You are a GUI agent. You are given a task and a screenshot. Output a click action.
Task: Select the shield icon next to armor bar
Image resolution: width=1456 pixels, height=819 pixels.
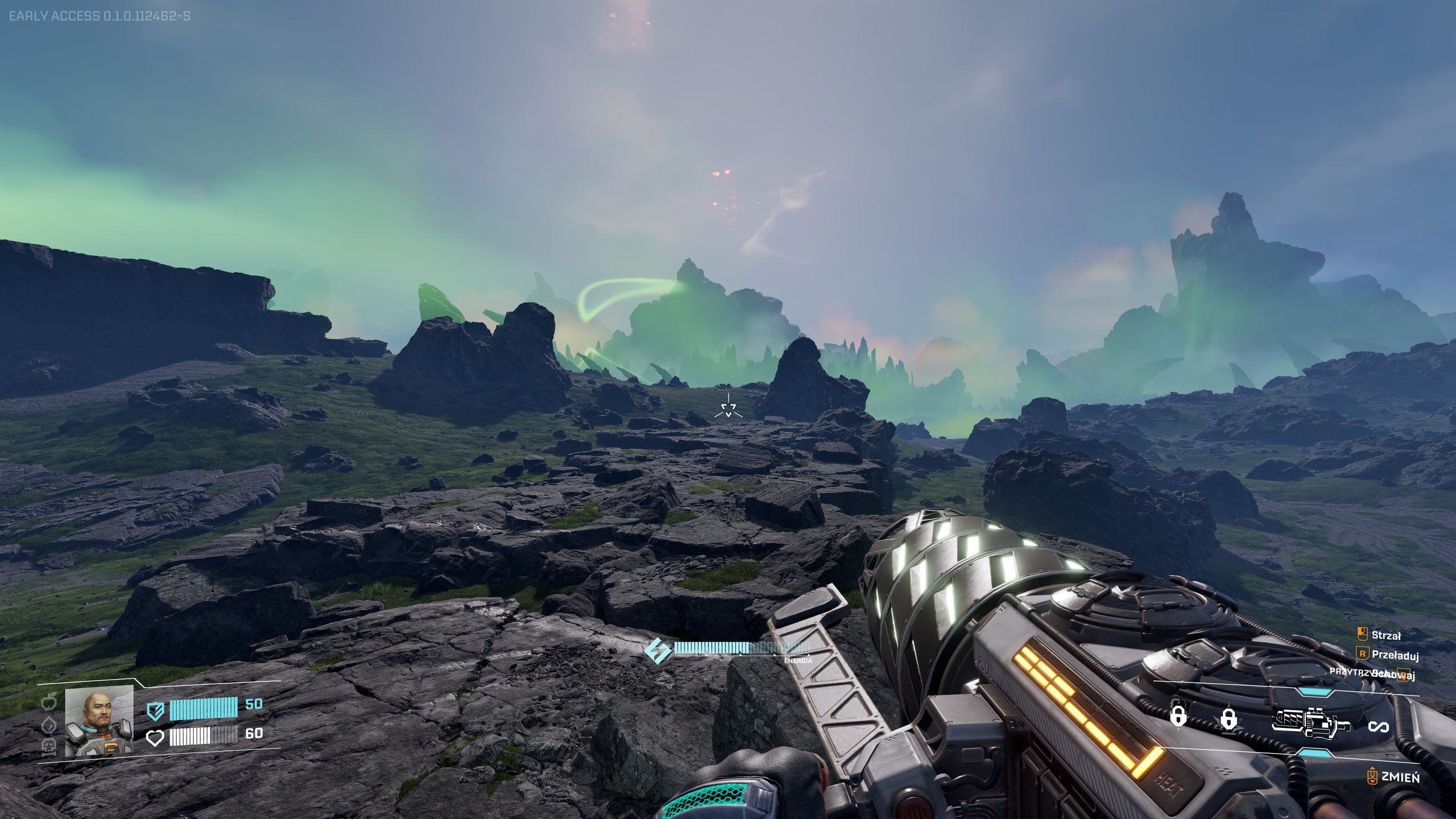click(x=156, y=711)
